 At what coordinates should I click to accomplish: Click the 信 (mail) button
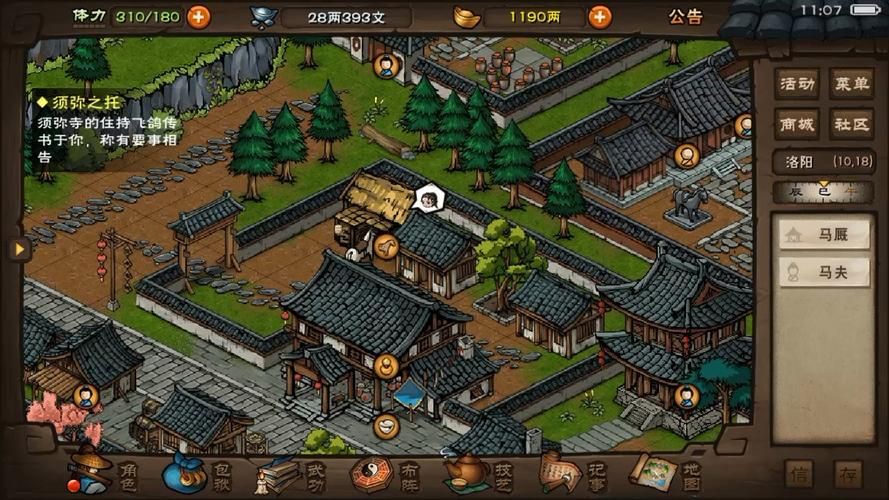coord(800,473)
